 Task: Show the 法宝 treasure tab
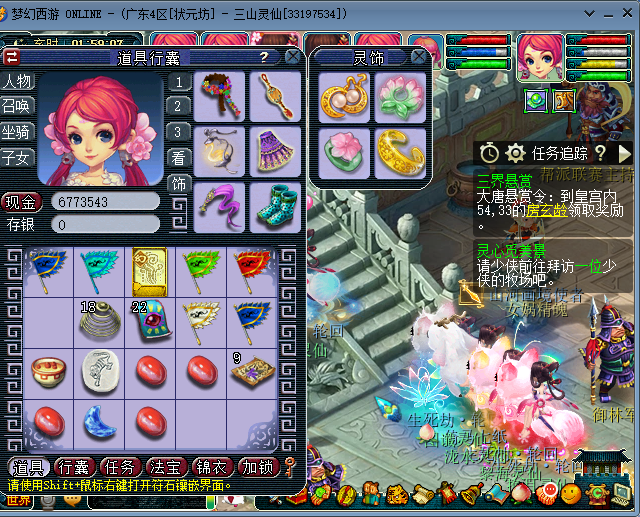[x=166, y=467]
